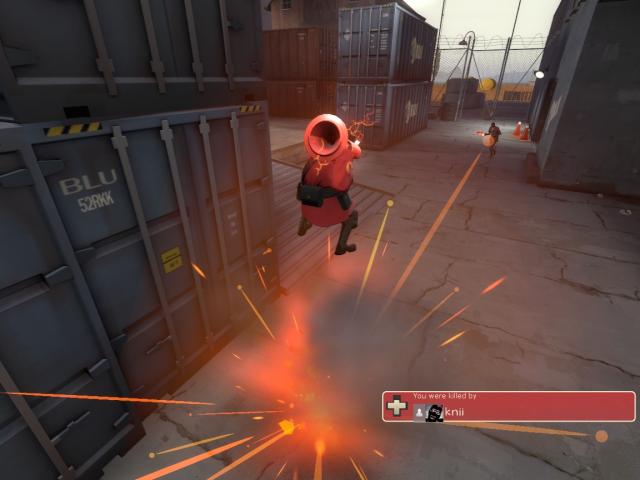Select the killer's health cross icon

(397, 407)
